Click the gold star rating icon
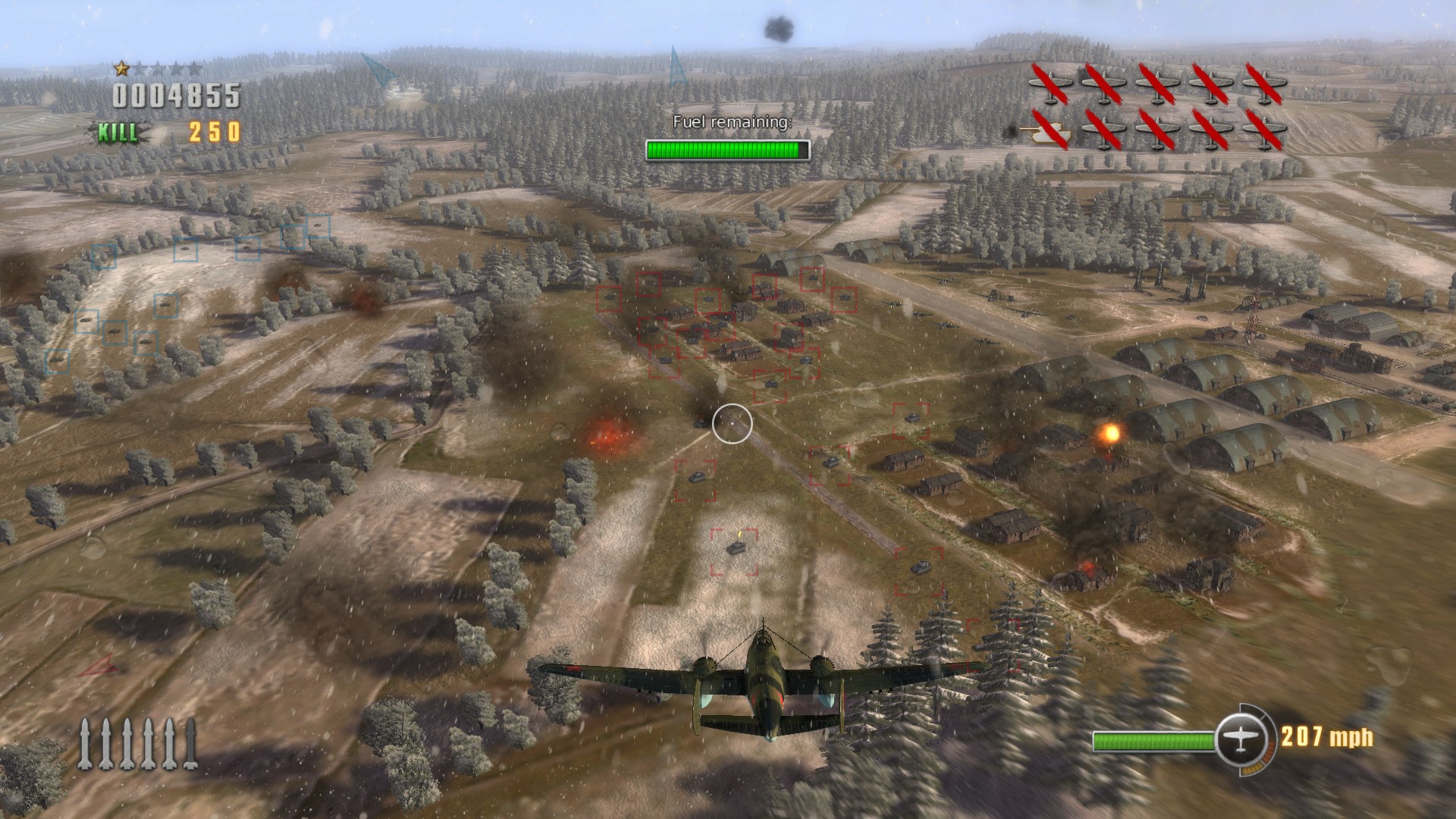This screenshot has width=1456, height=819. coord(121,69)
